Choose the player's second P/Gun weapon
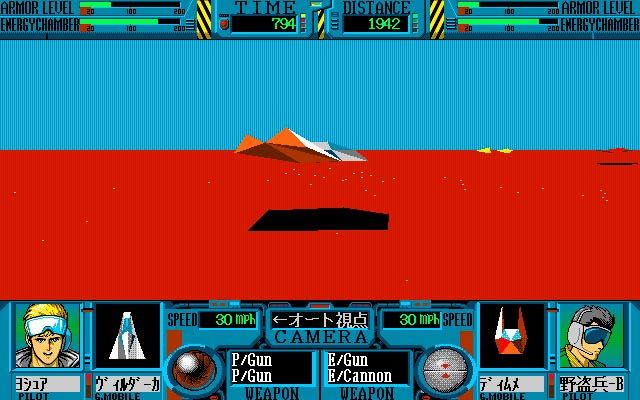 coord(251,375)
